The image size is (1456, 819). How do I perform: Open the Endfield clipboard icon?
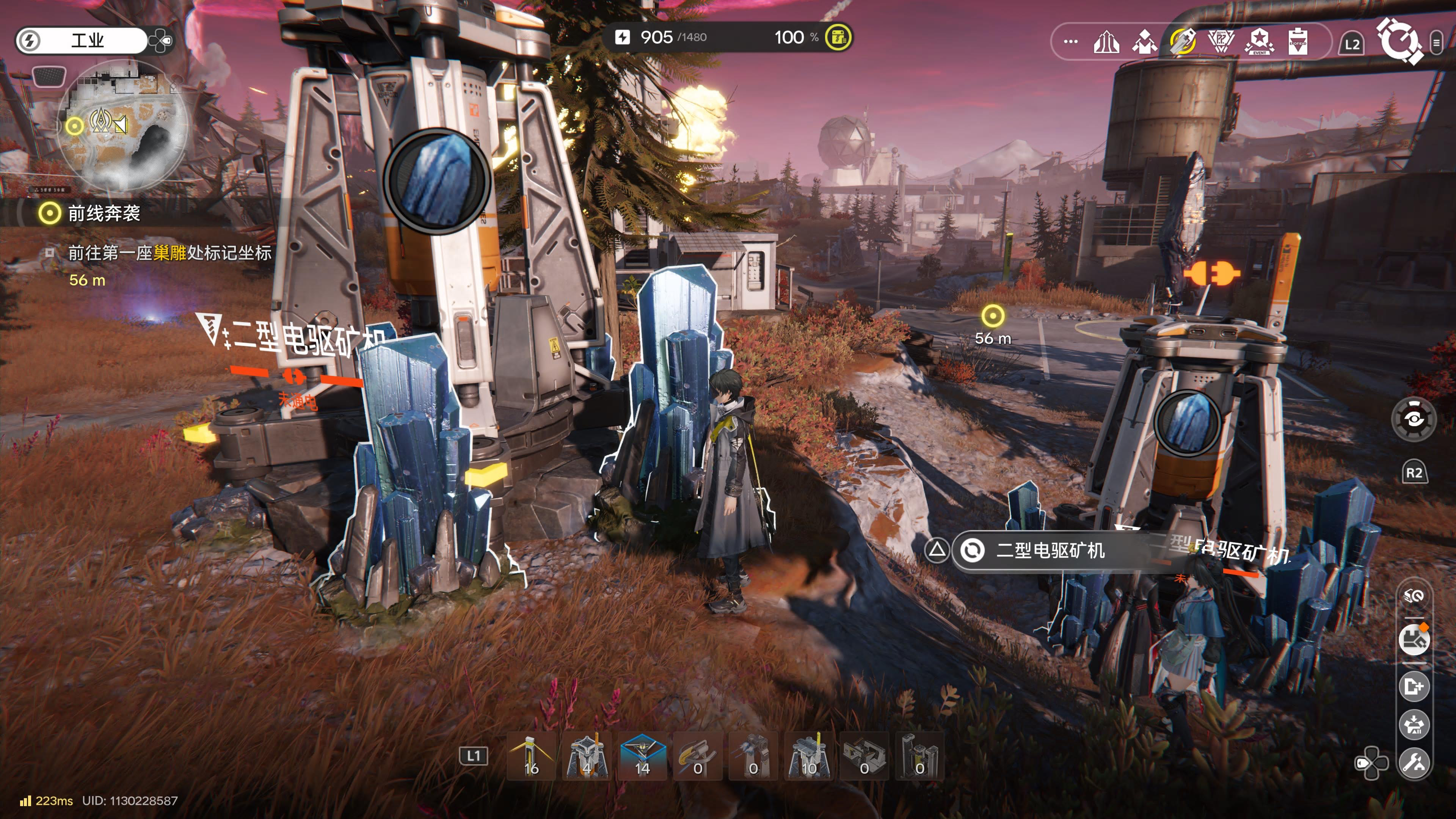click(1298, 41)
